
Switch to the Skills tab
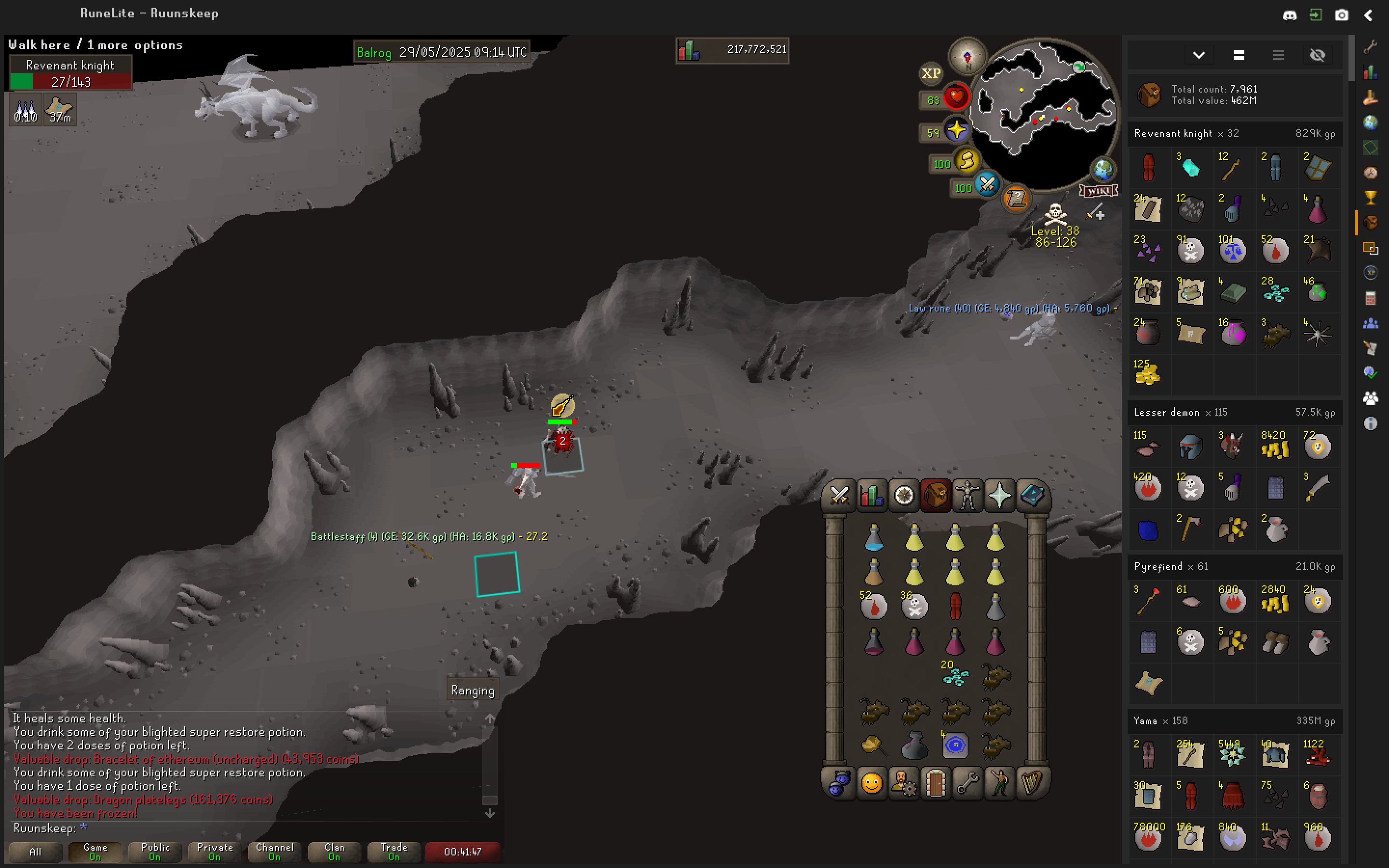tap(872, 495)
